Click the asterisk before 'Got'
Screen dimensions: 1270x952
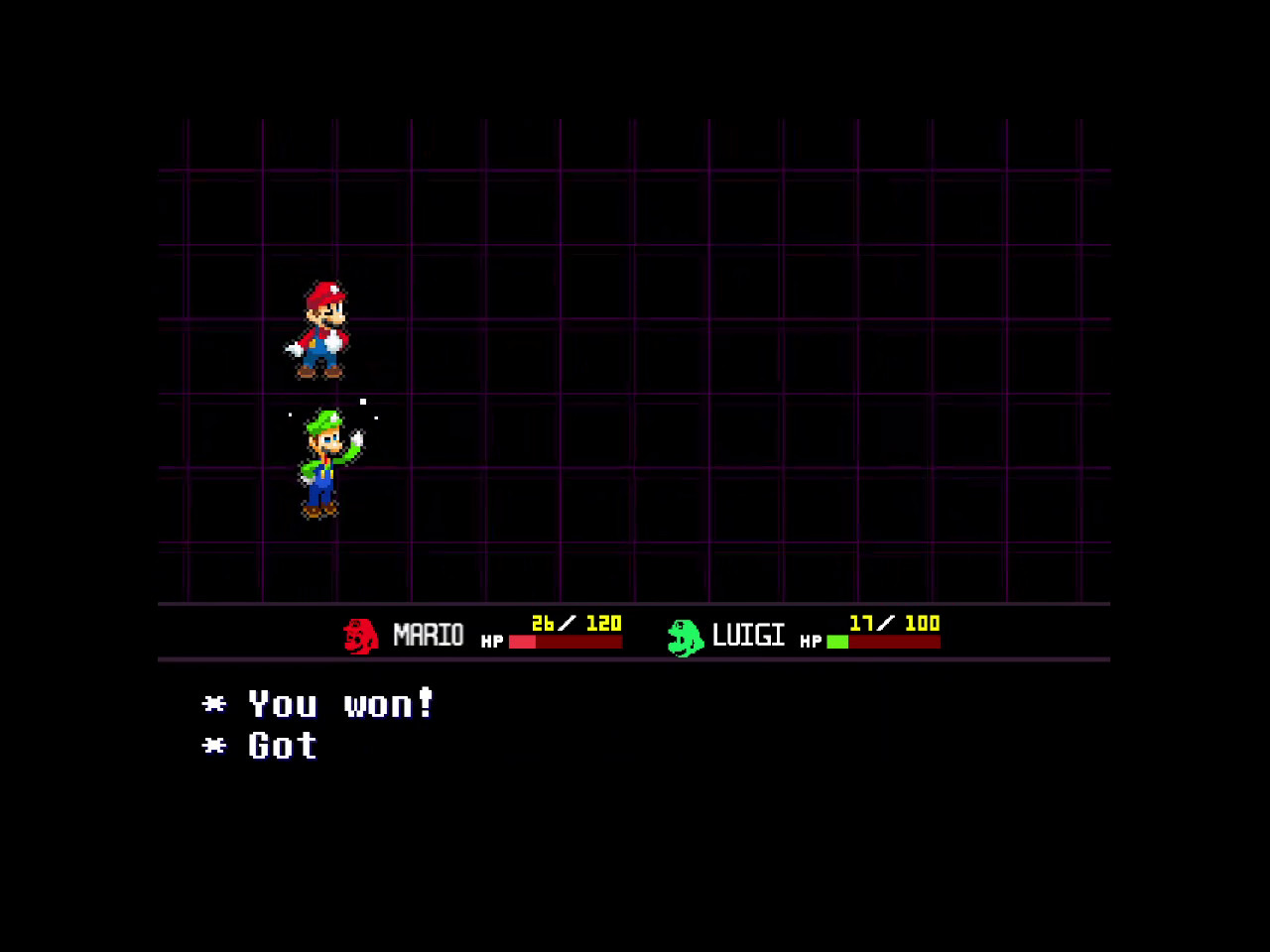[212, 747]
